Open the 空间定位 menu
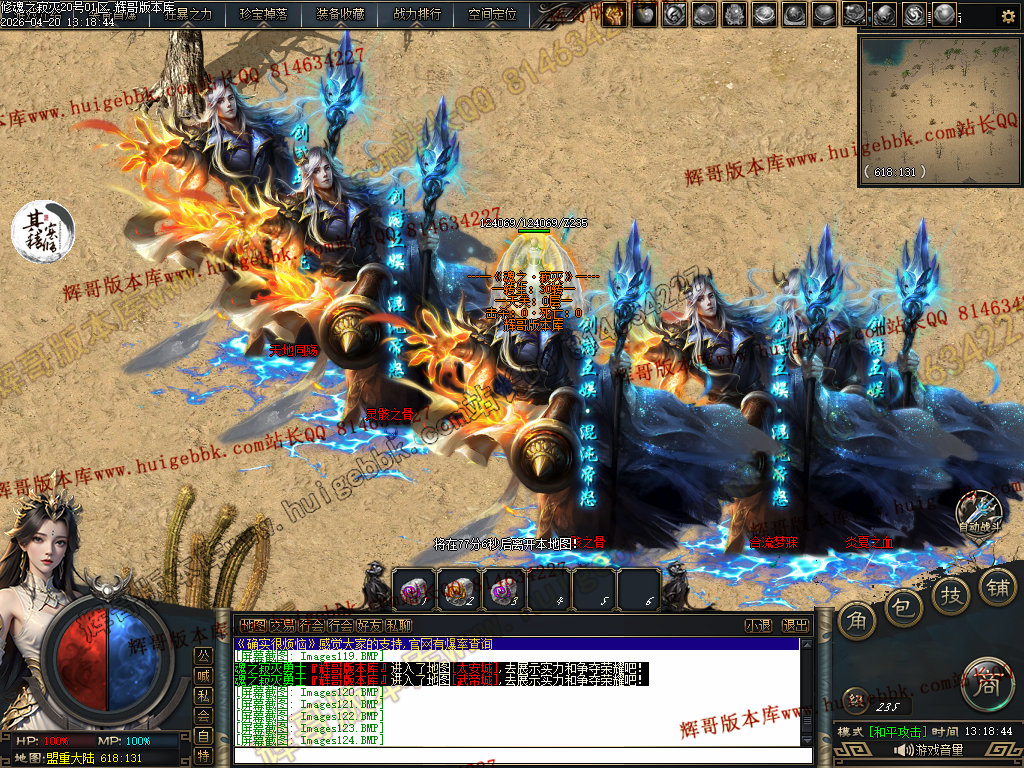The height and width of the screenshot is (768, 1024). [493, 14]
